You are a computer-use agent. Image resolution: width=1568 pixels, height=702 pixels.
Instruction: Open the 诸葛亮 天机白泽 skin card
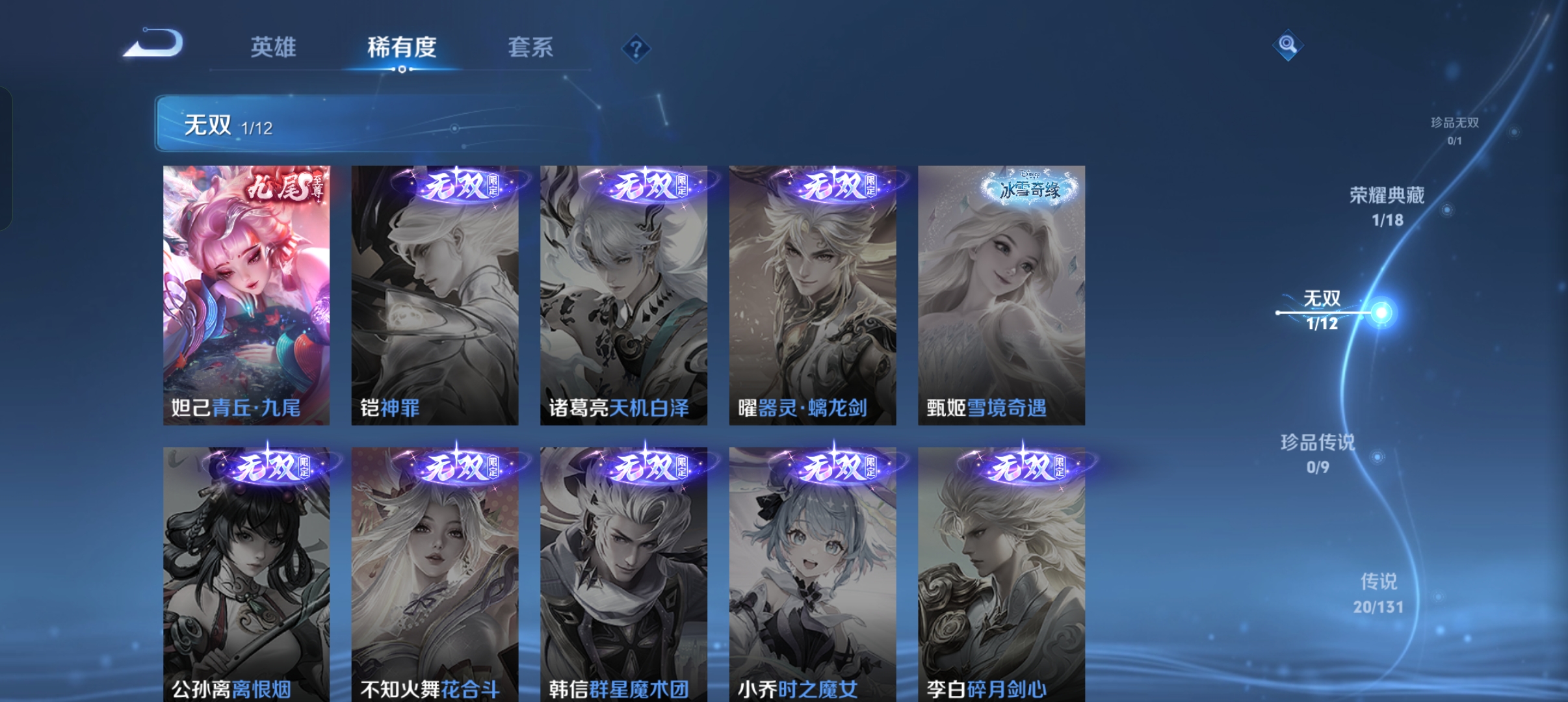[623, 296]
